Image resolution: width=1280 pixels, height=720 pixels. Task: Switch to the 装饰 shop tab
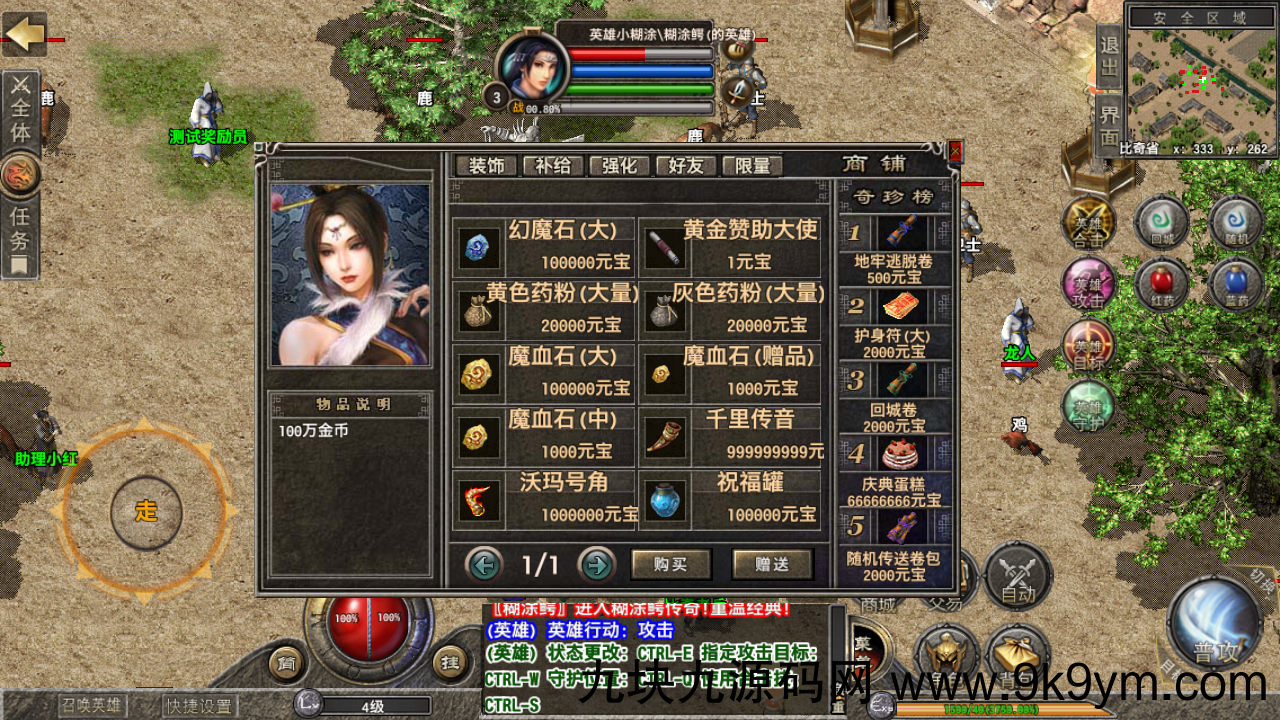[486, 166]
